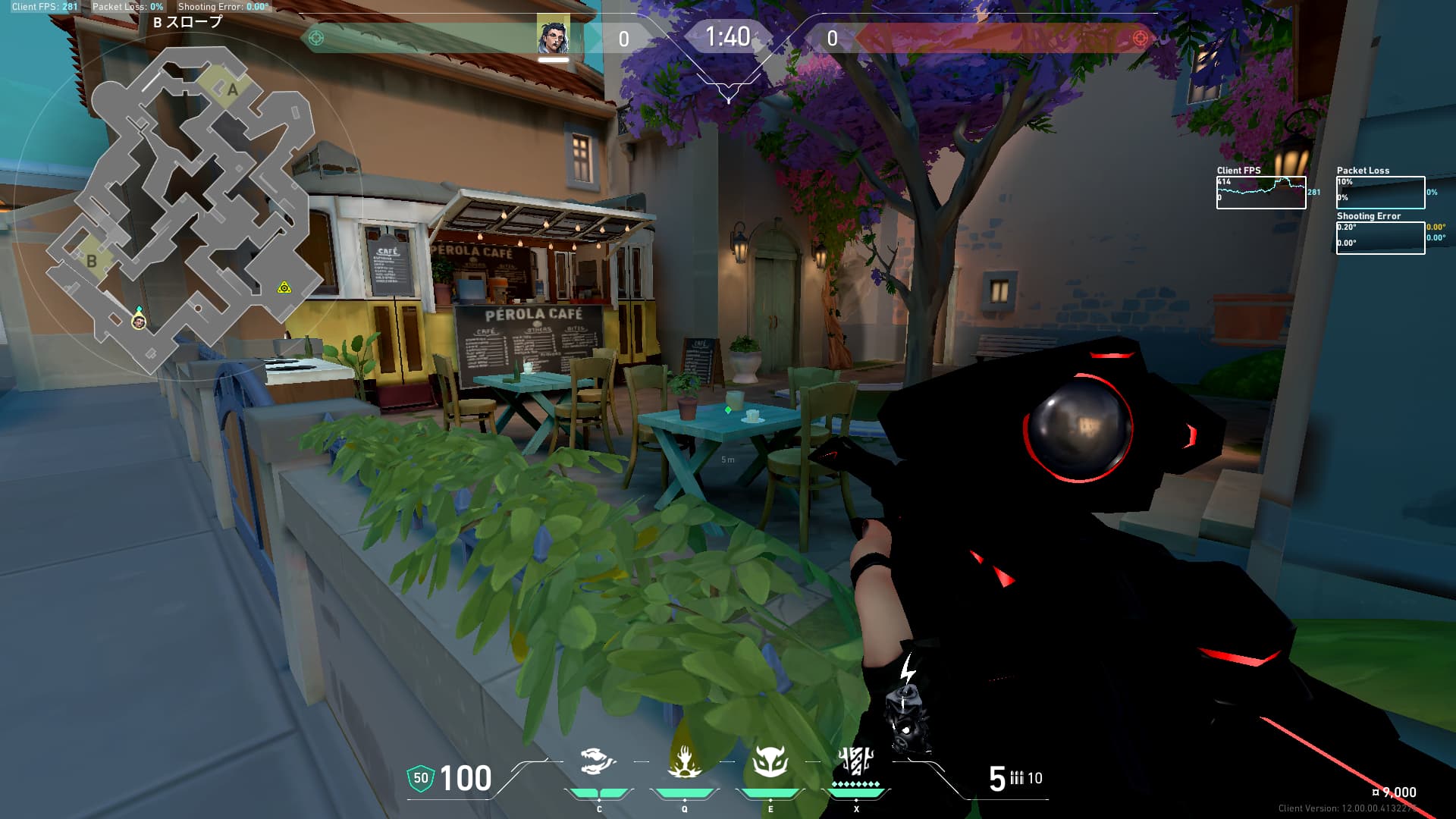Select the A site marker on minimap

(x=232, y=89)
